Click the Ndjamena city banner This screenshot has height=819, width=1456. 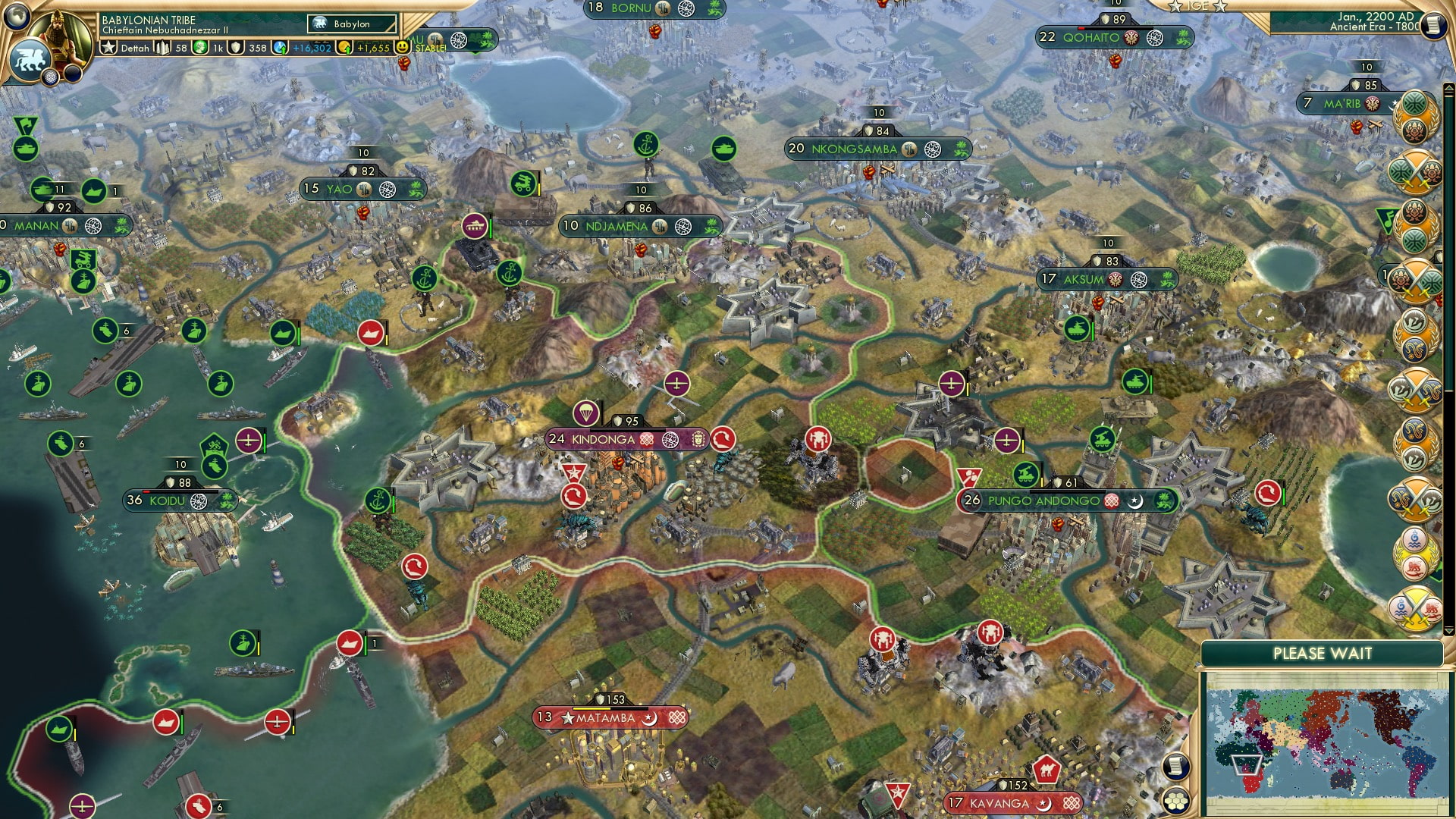616,226
